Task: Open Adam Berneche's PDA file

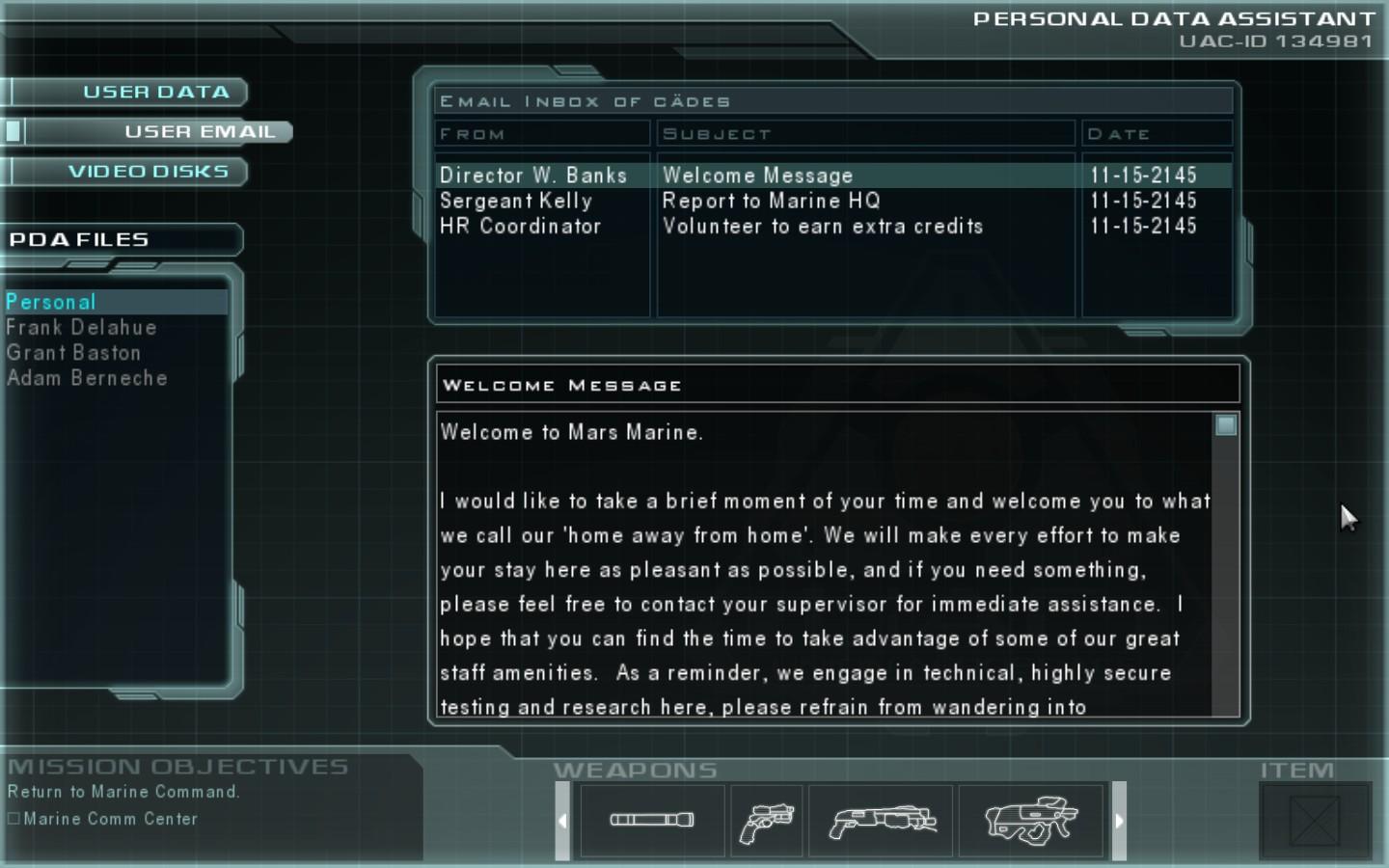Action: pos(87,378)
